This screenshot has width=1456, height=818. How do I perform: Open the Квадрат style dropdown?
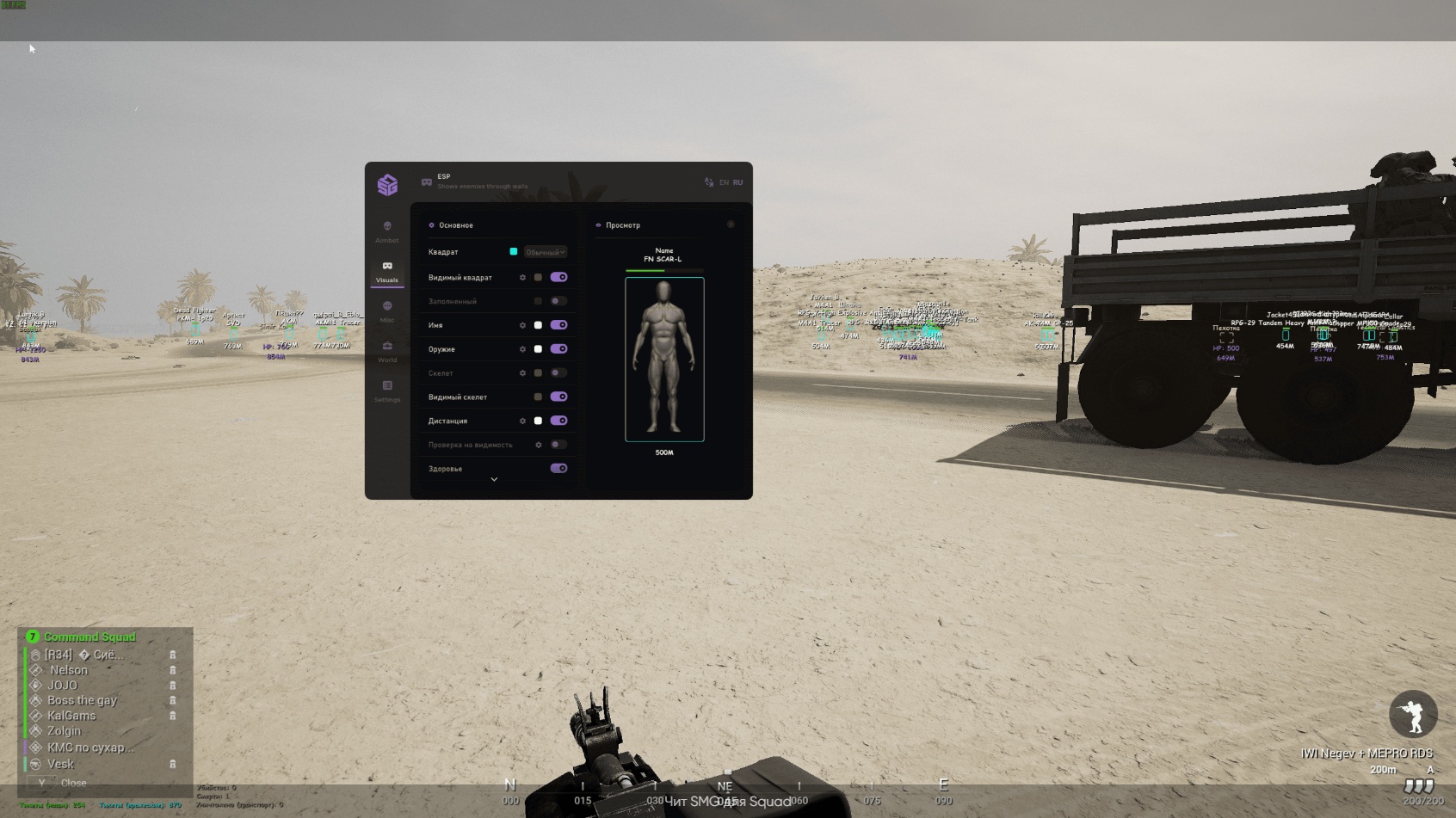pos(546,252)
